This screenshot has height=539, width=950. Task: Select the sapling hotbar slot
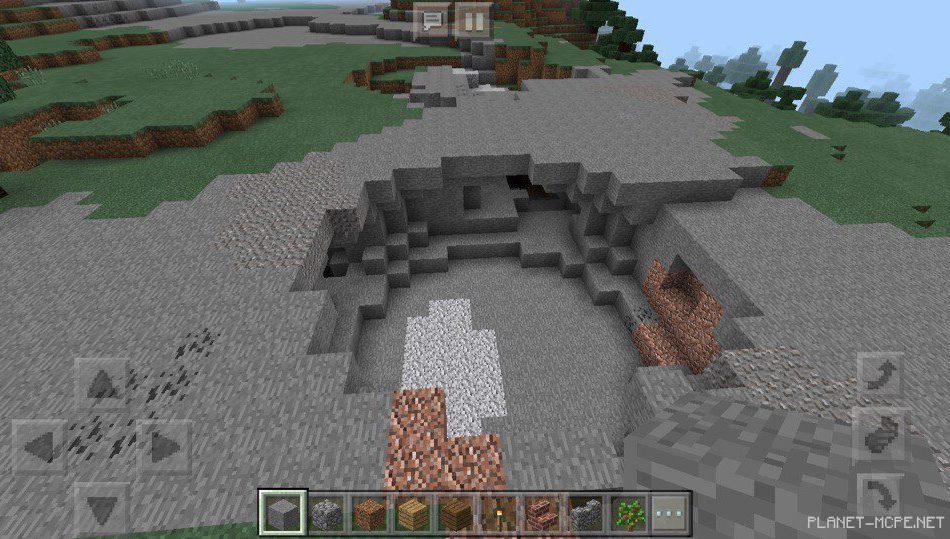tap(628, 513)
